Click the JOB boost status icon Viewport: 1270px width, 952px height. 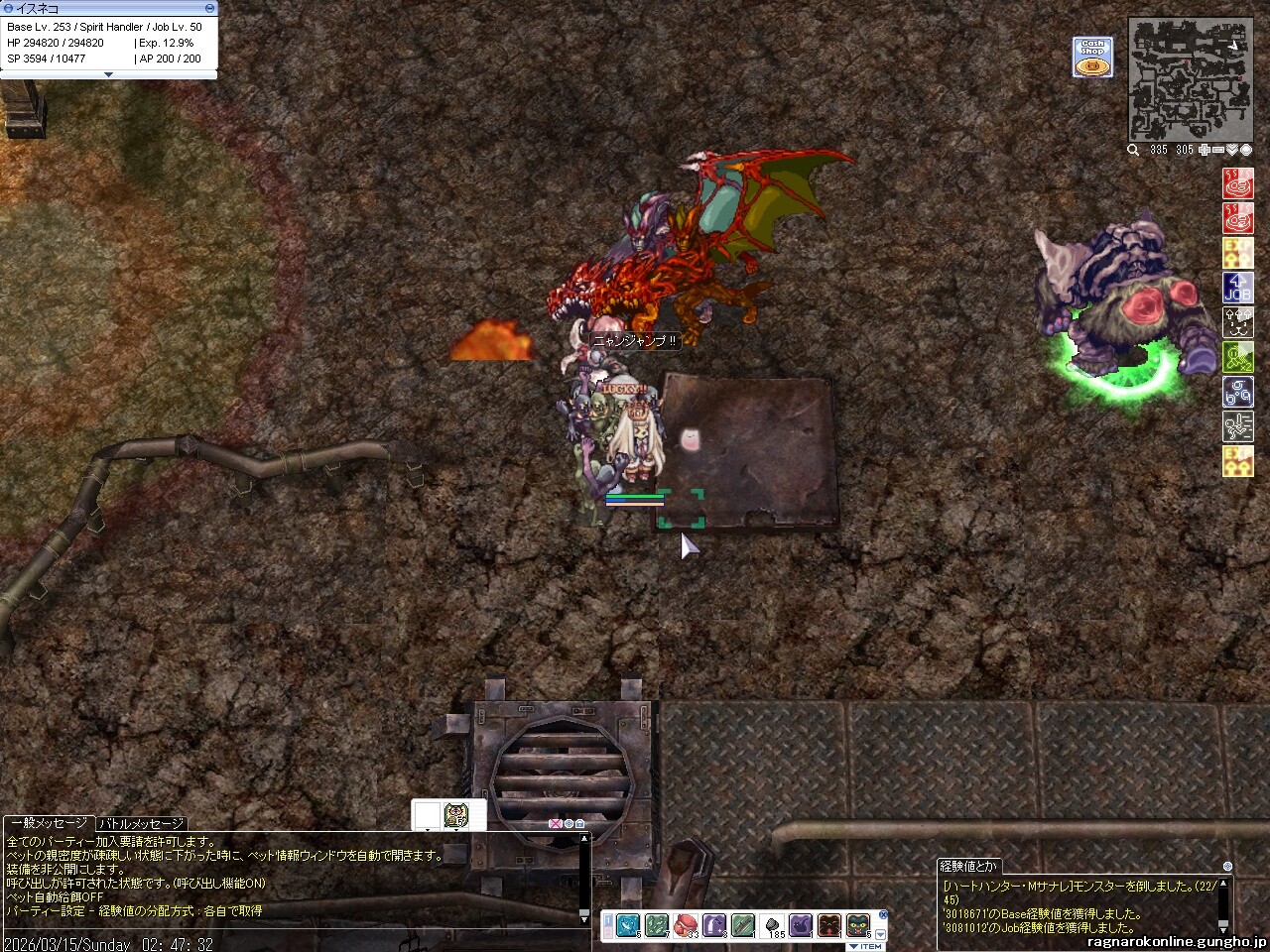pos(1237,288)
